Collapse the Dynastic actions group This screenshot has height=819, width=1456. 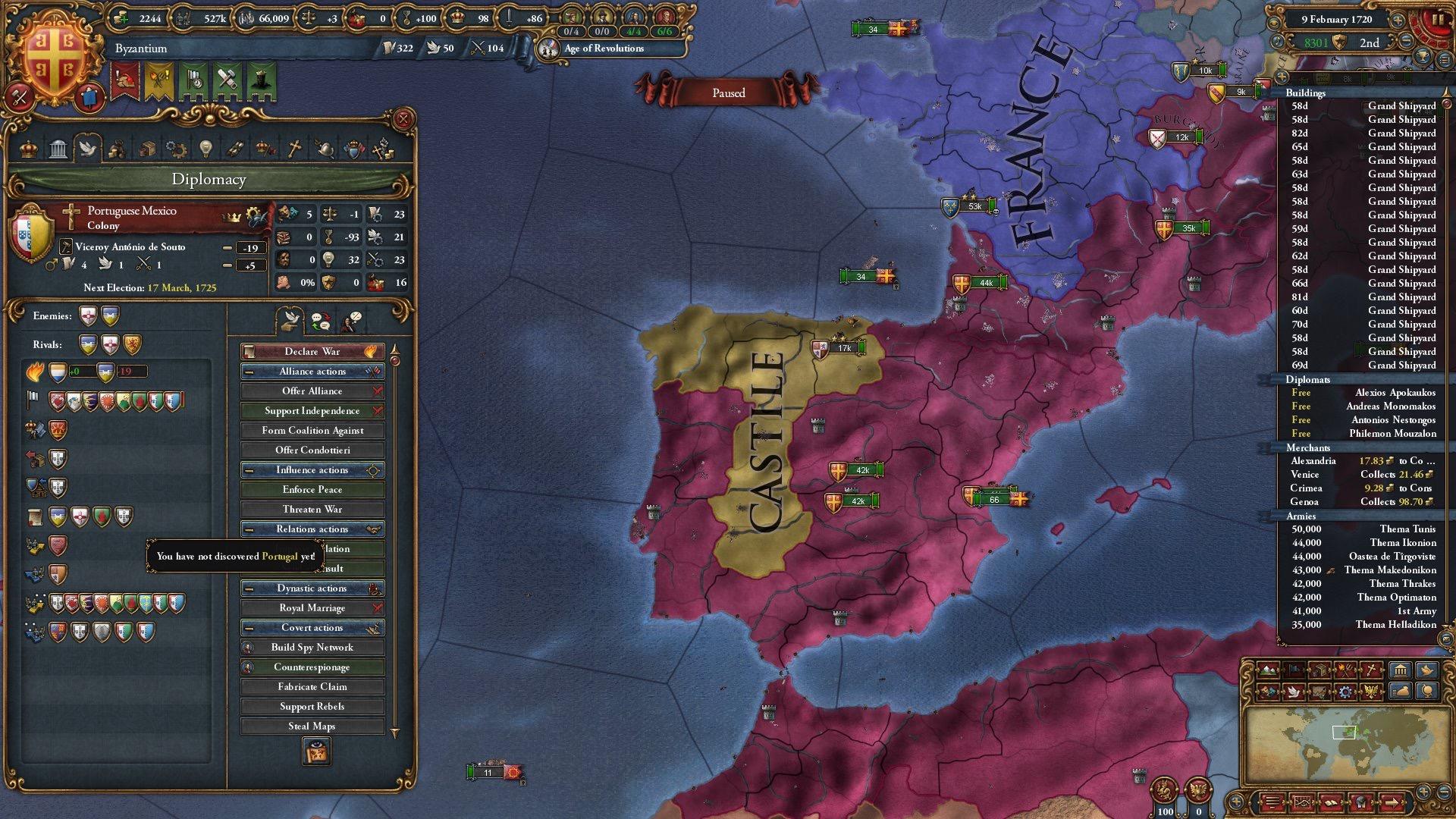[x=250, y=588]
